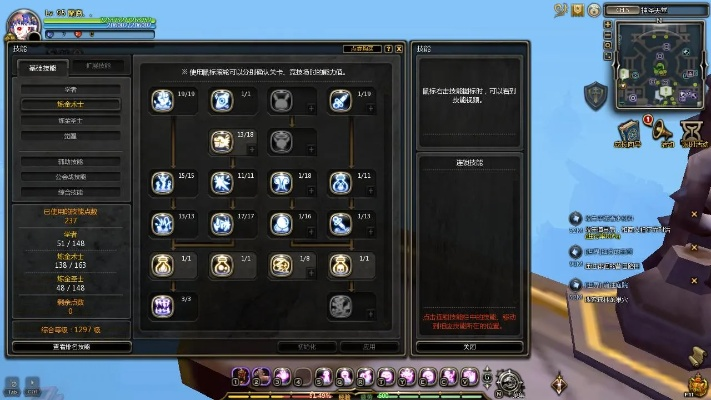Activate the hotbar skill in slot 1
Viewport: 711px width, 400px height.
tap(241, 377)
